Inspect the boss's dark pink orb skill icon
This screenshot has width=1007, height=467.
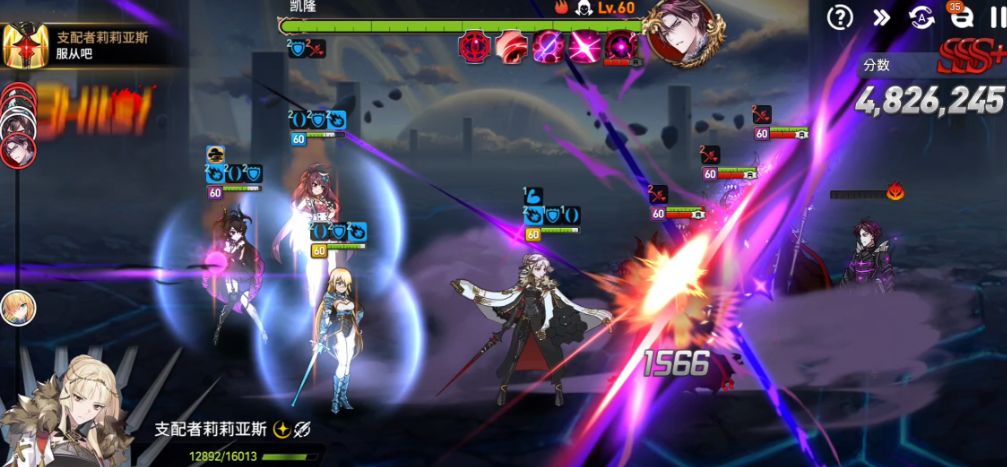[x=621, y=46]
